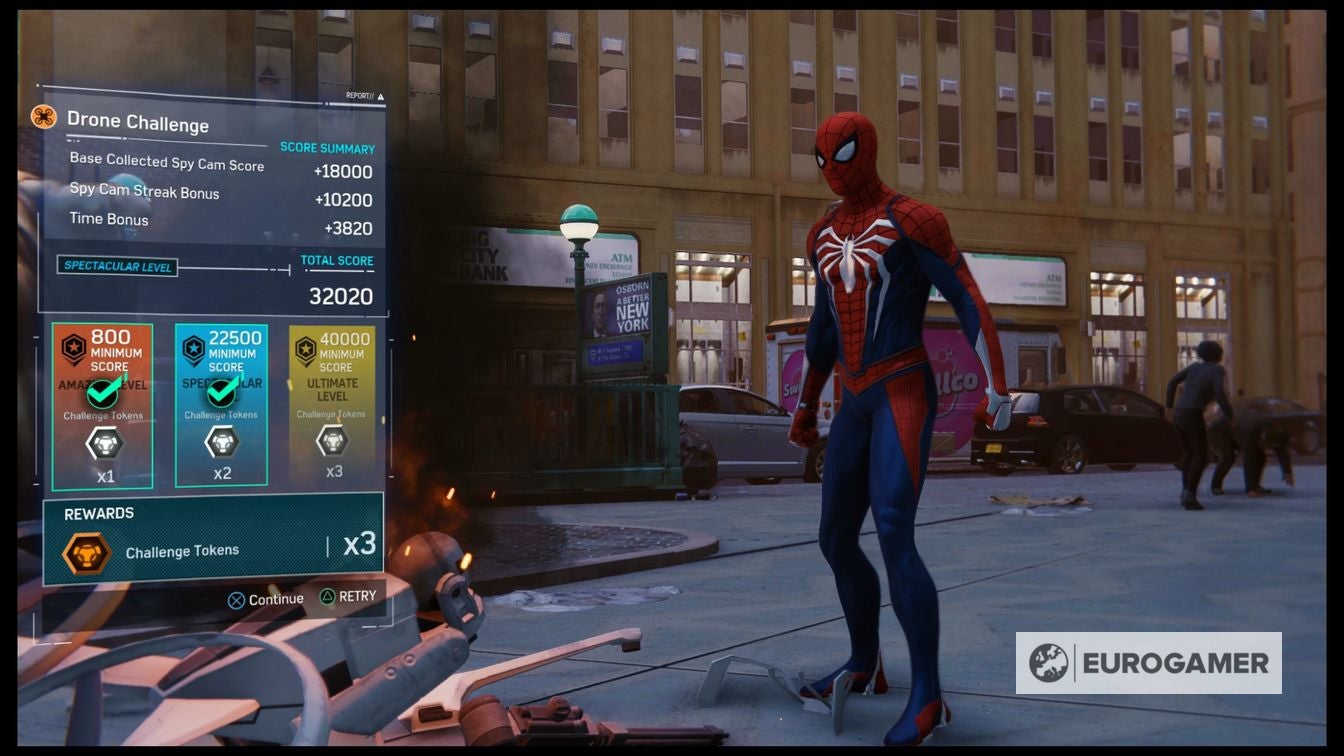Click the silver Challenge Token icon under x1

[105, 441]
